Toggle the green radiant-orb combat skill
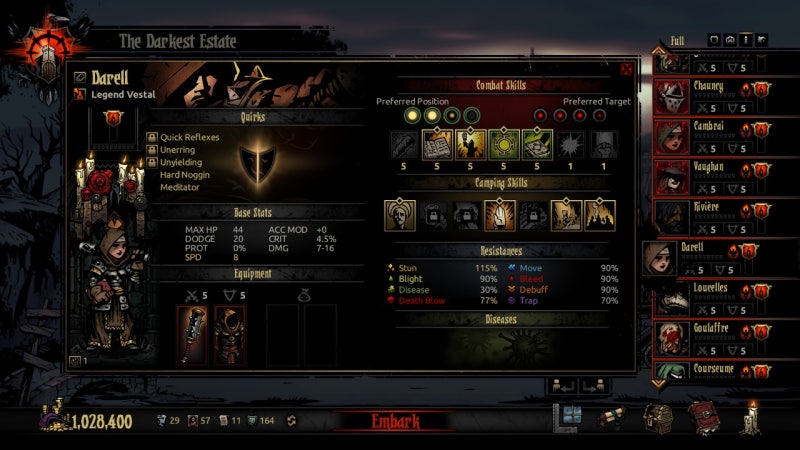 click(x=503, y=145)
